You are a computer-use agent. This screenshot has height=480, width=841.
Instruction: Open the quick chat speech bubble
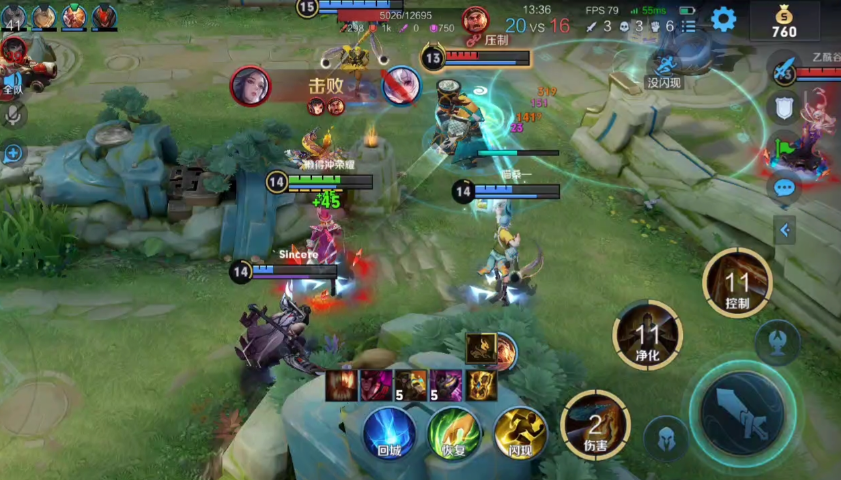coord(784,187)
